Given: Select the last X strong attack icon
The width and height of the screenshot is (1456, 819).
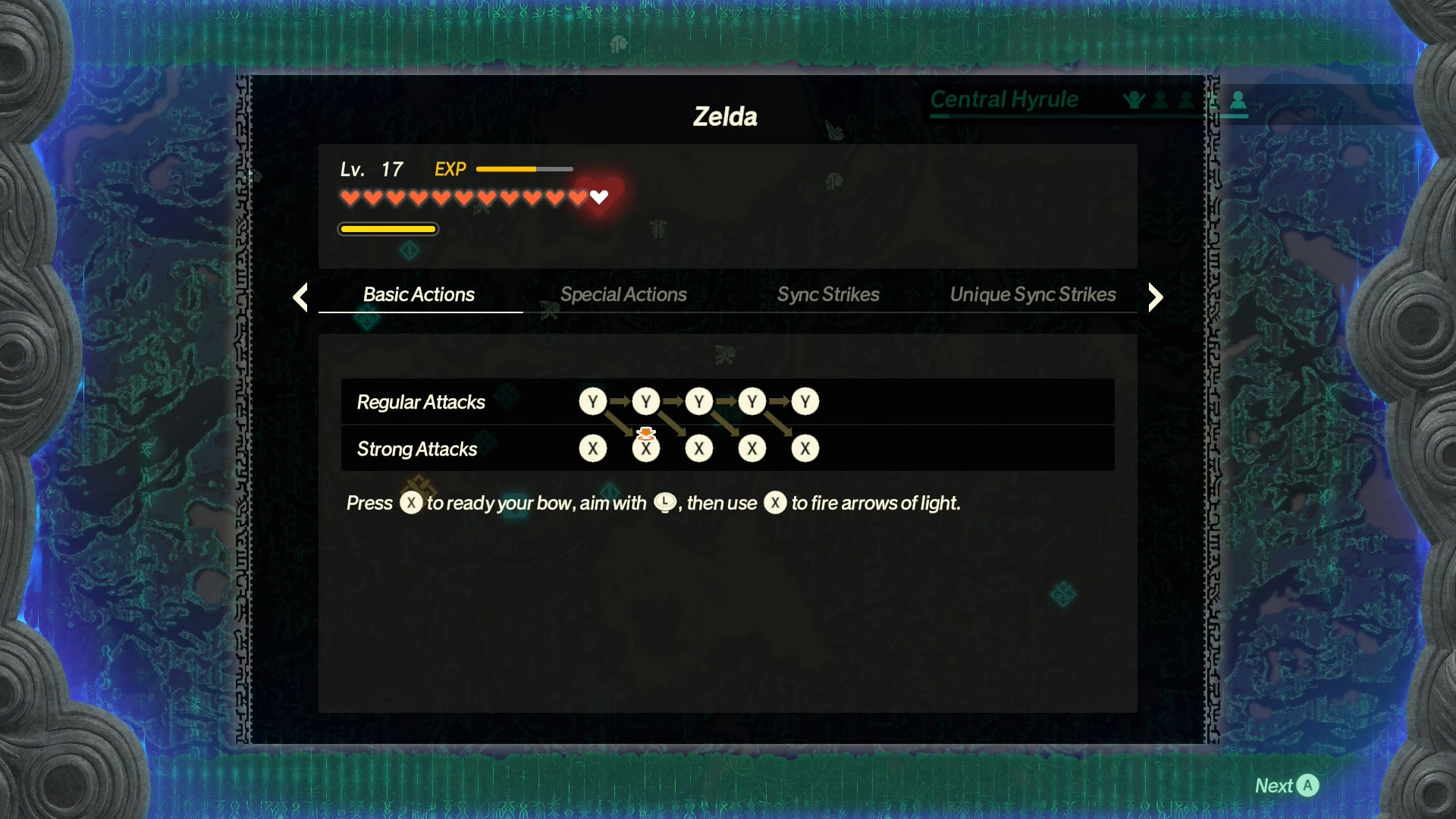Looking at the screenshot, I should [805, 448].
